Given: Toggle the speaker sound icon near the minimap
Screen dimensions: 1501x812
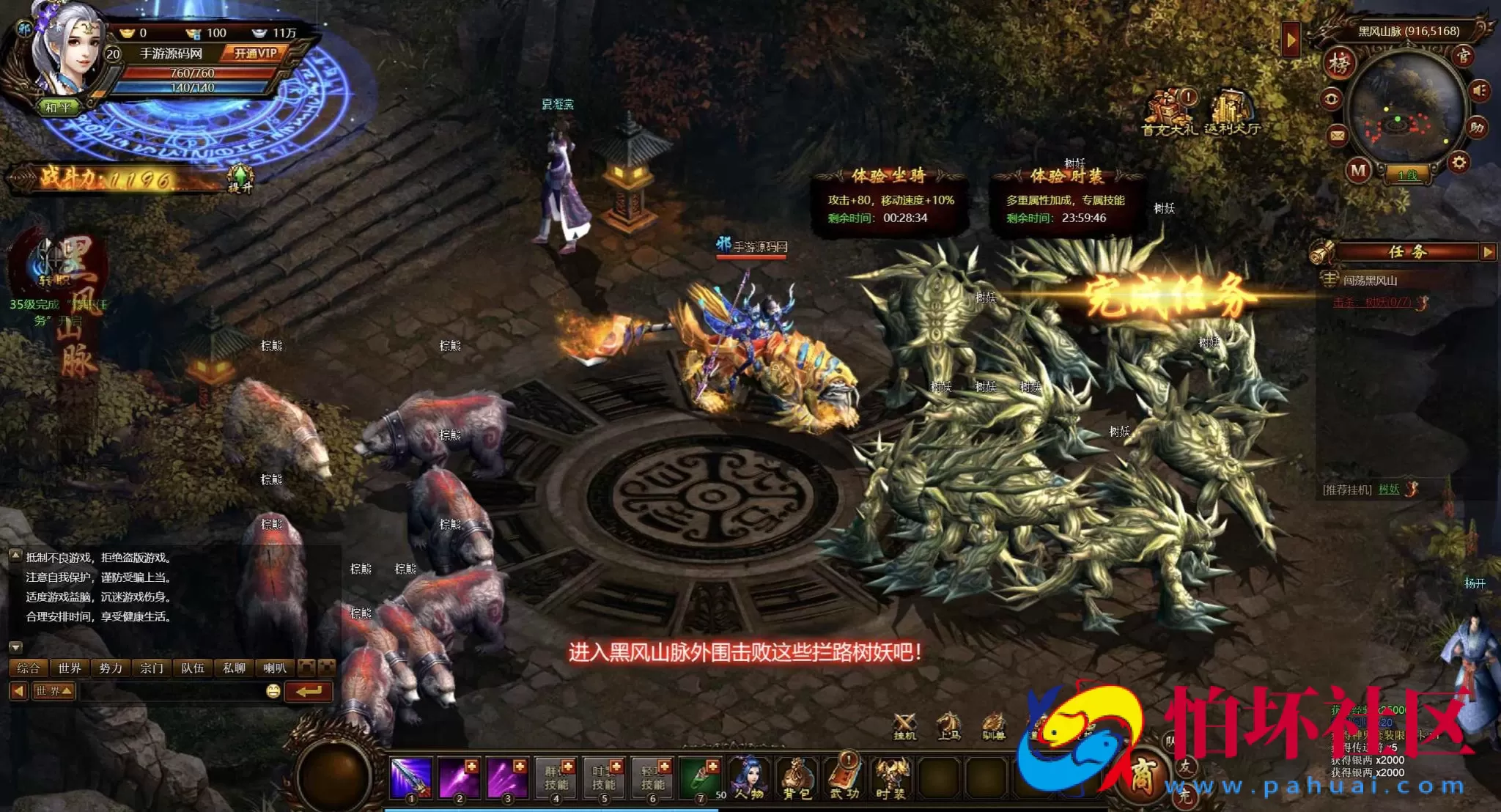Looking at the screenshot, I should 1479,90.
